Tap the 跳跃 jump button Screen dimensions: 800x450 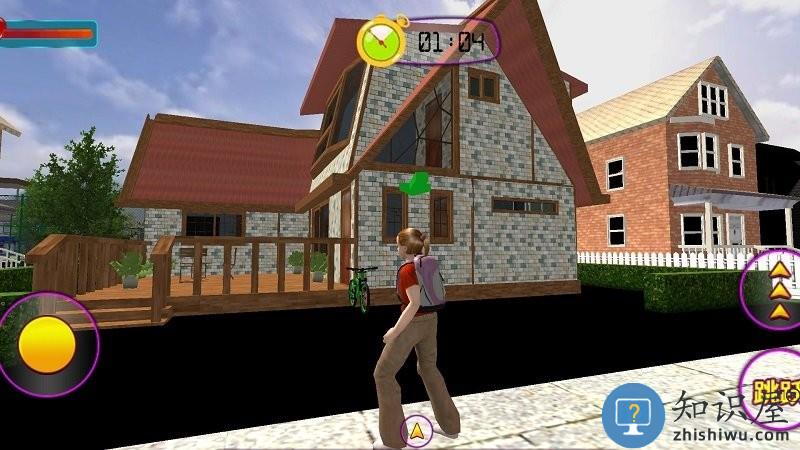click(x=775, y=388)
